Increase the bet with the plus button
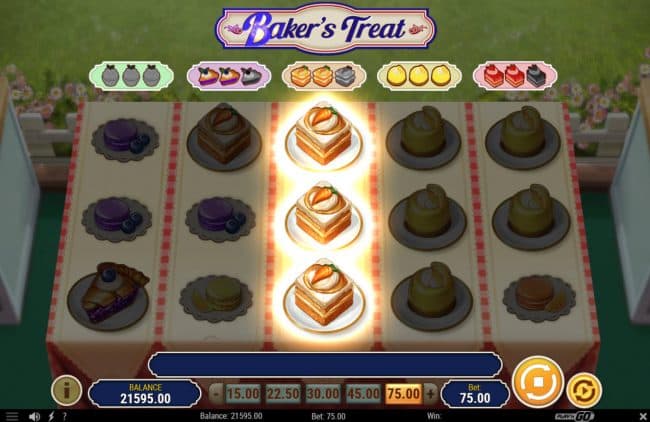 tap(430, 394)
